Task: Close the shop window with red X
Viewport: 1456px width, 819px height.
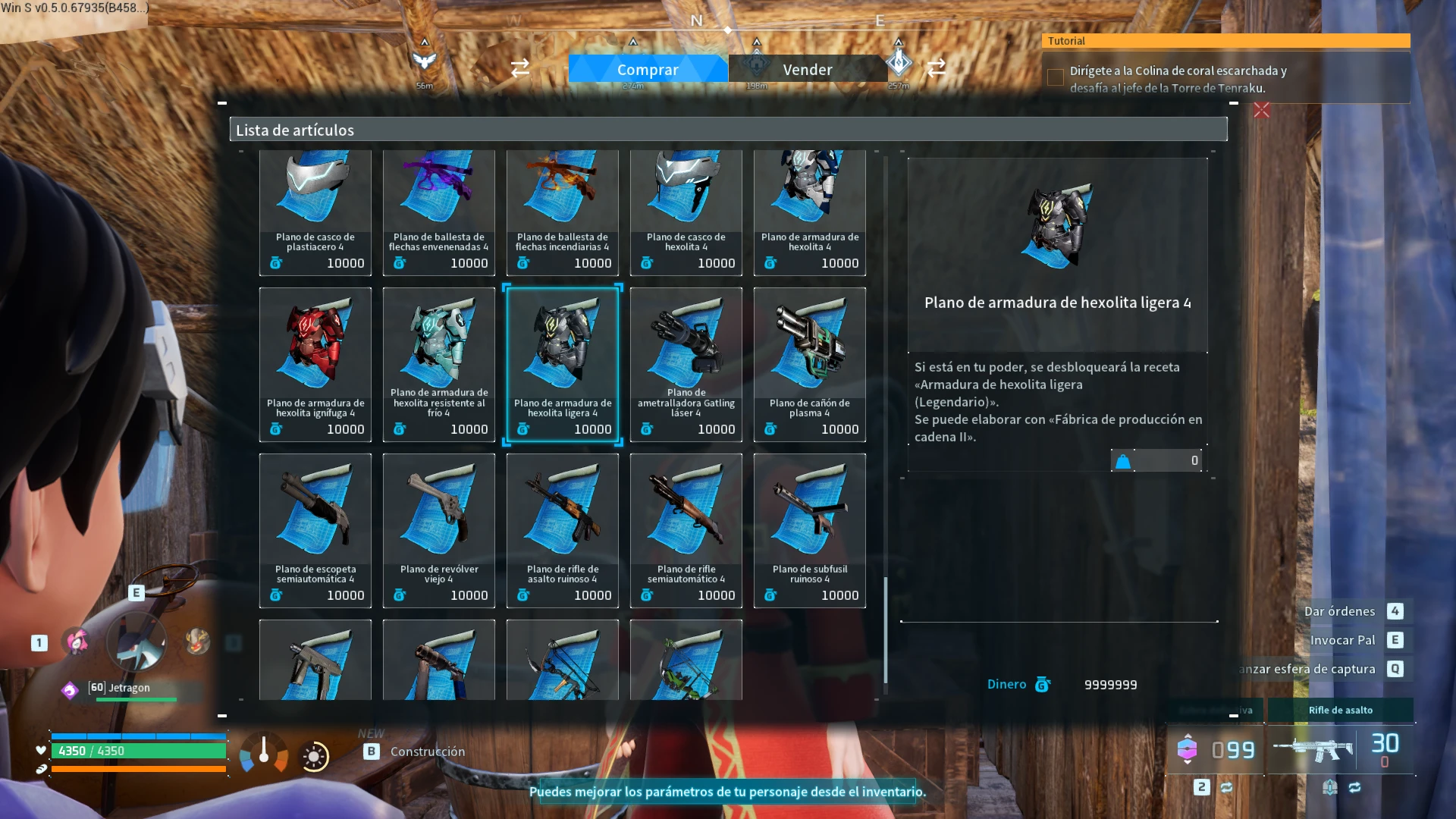Action: point(1262,111)
